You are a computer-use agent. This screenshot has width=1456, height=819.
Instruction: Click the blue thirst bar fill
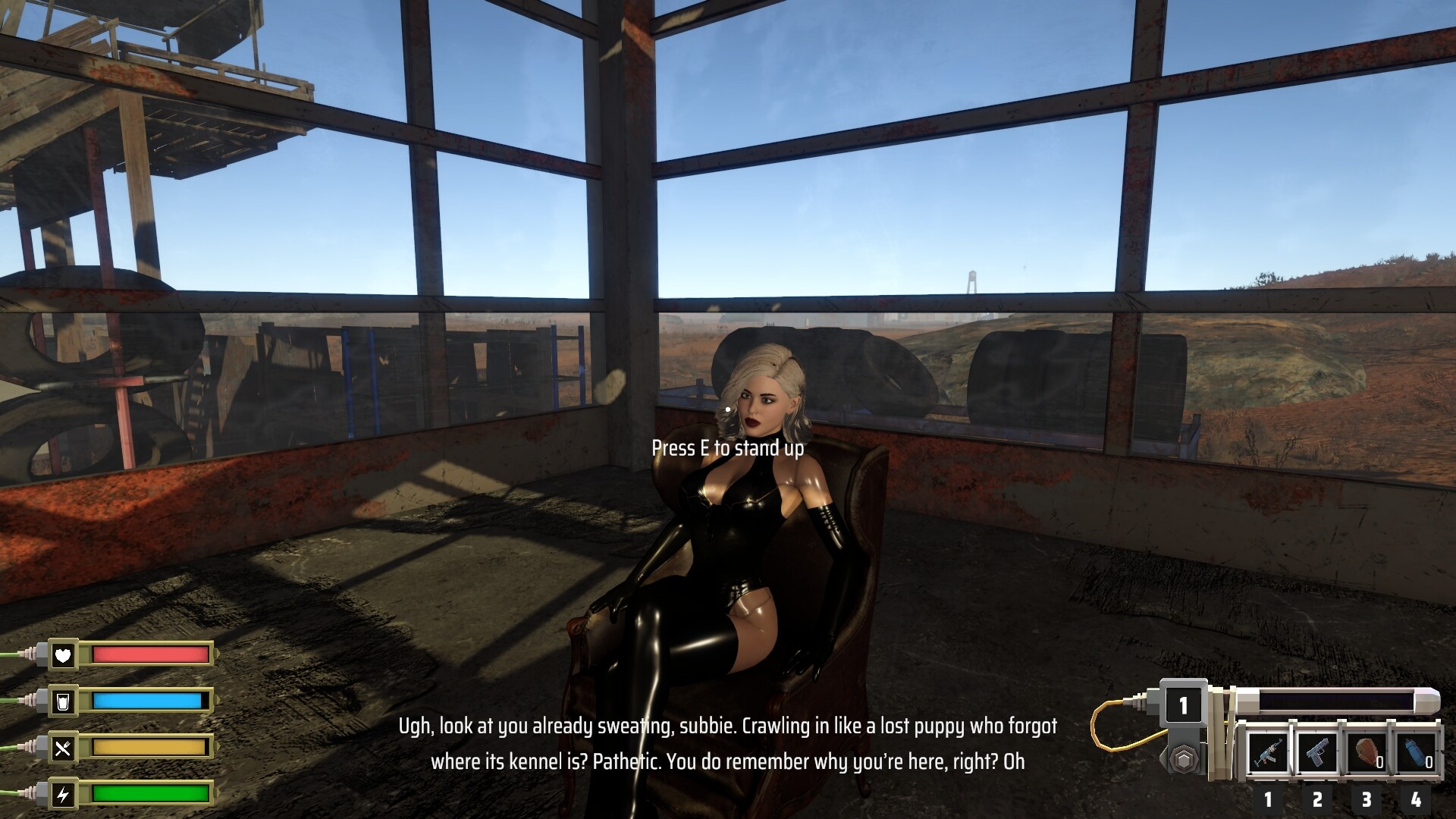pos(148,701)
